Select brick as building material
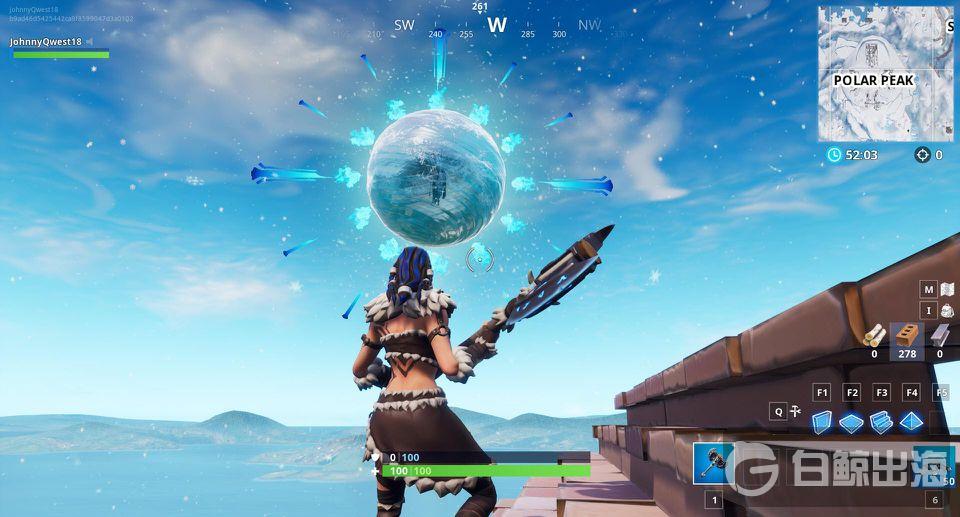 tap(907, 335)
